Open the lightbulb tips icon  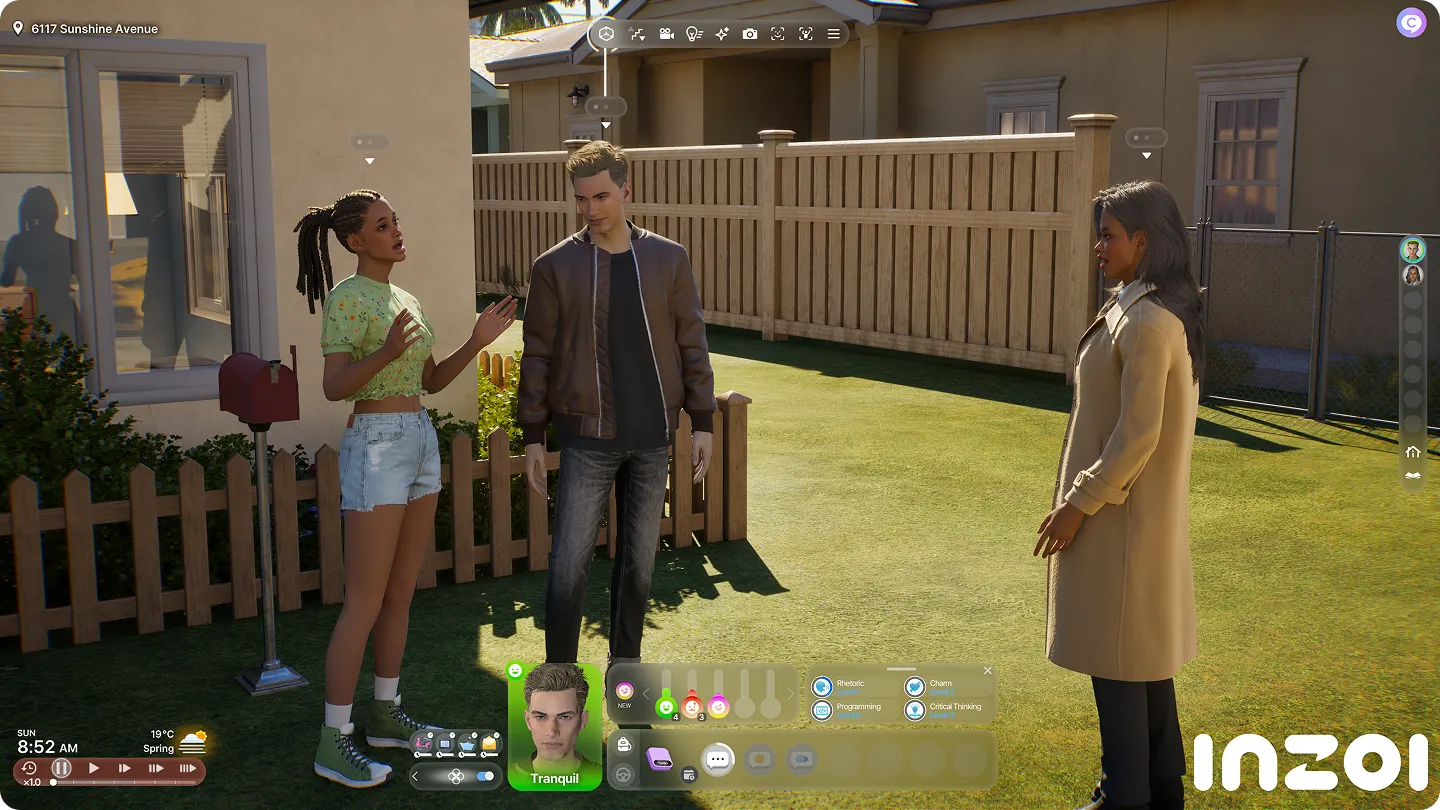[693, 34]
